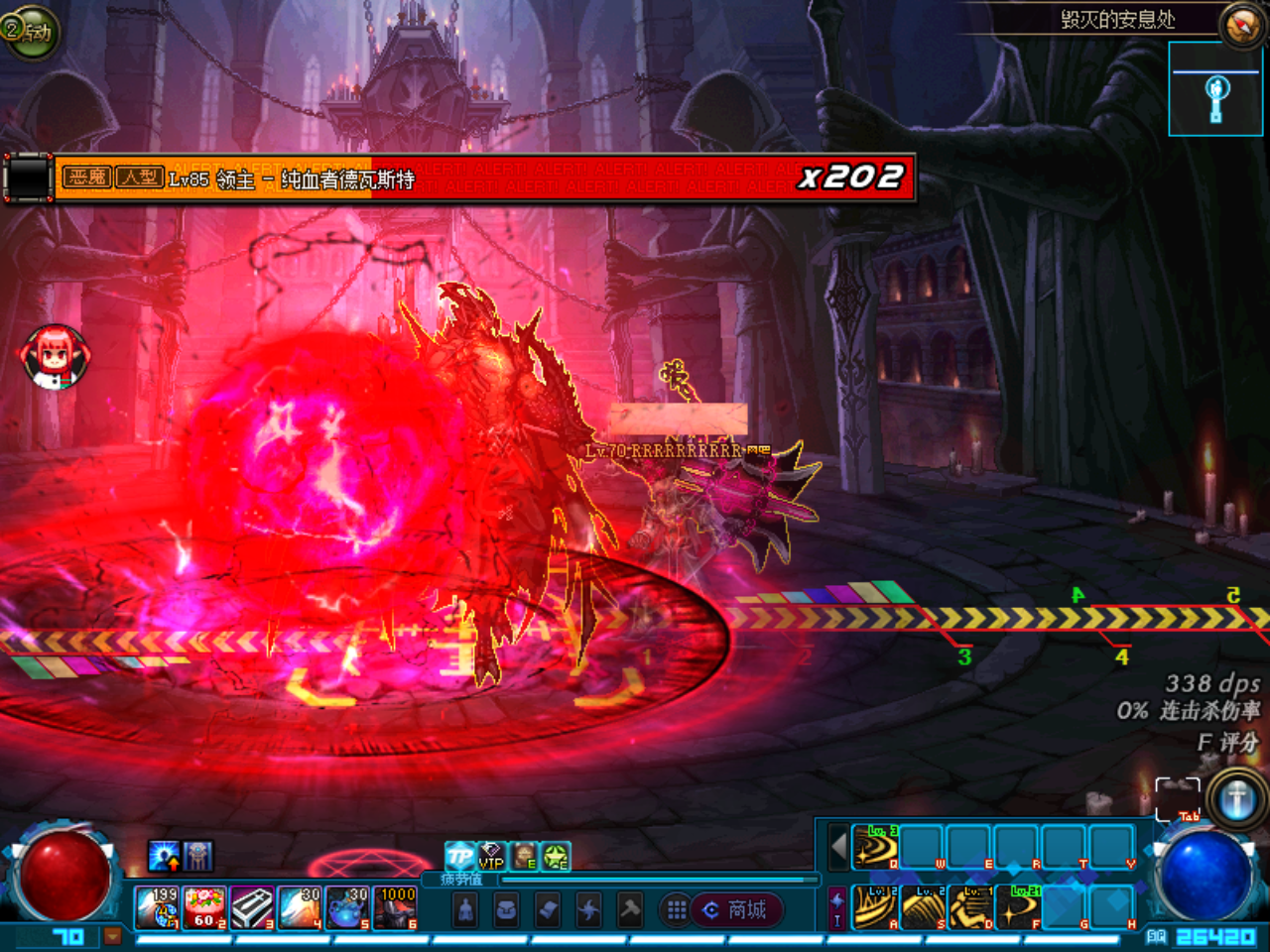Open the dropdown arrow beside level 70

pos(113,935)
